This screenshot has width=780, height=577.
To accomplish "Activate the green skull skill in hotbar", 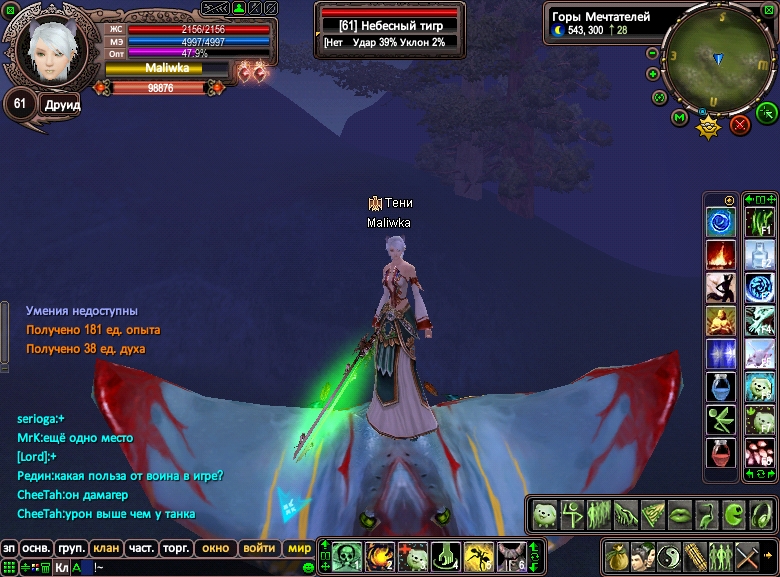I will (347, 554).
